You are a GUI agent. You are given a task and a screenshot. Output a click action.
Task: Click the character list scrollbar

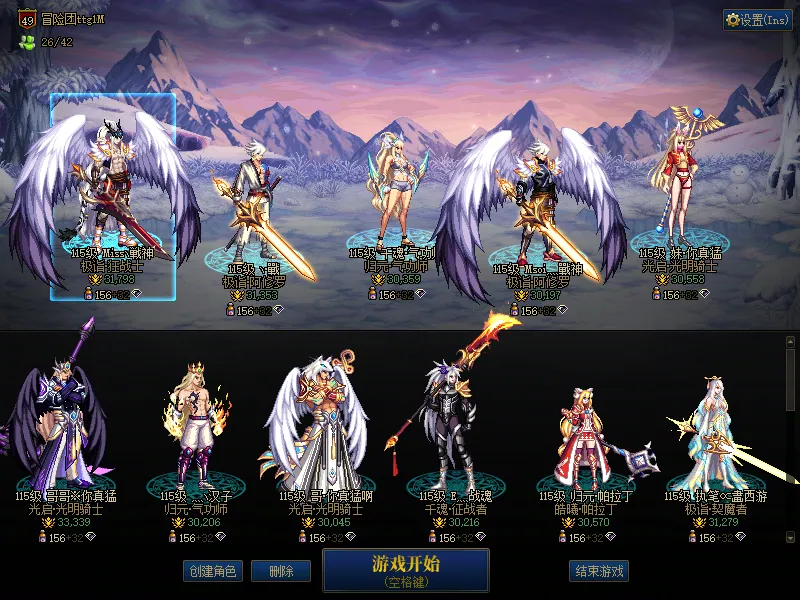[790, 440]
